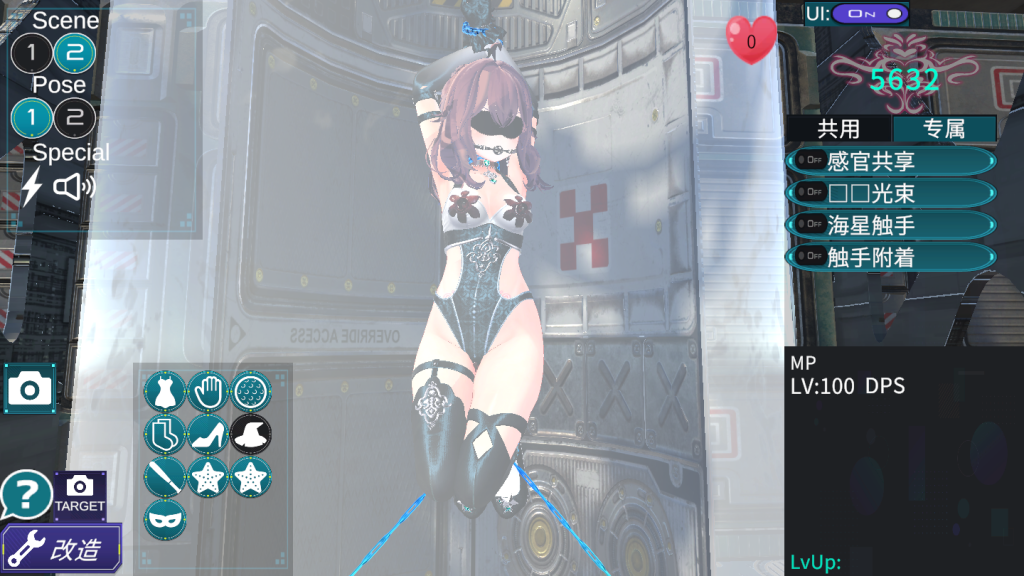Open the 改造 modification menu

[x=62, y=547]
